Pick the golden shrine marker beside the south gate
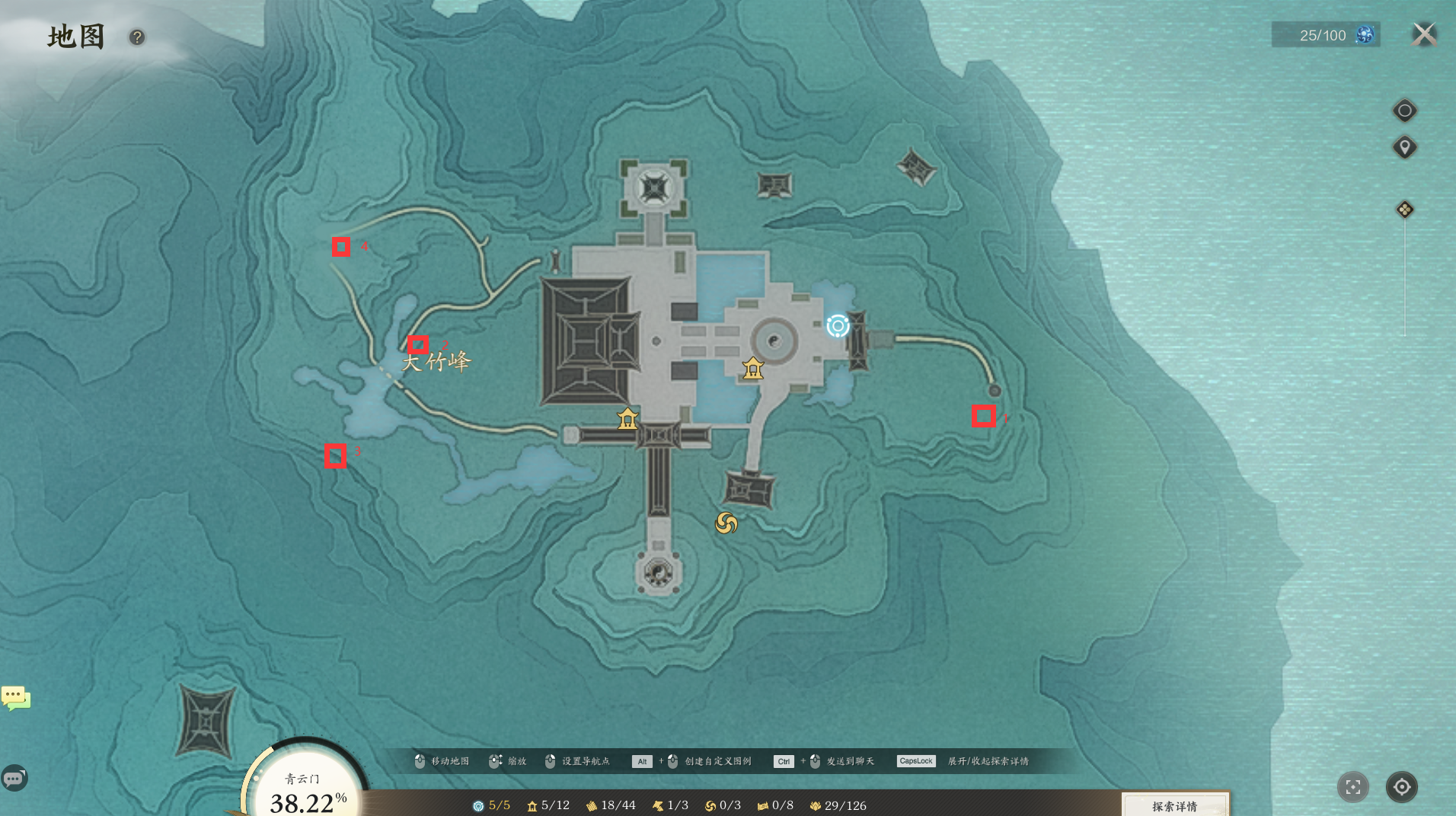 tap(627, 418)
